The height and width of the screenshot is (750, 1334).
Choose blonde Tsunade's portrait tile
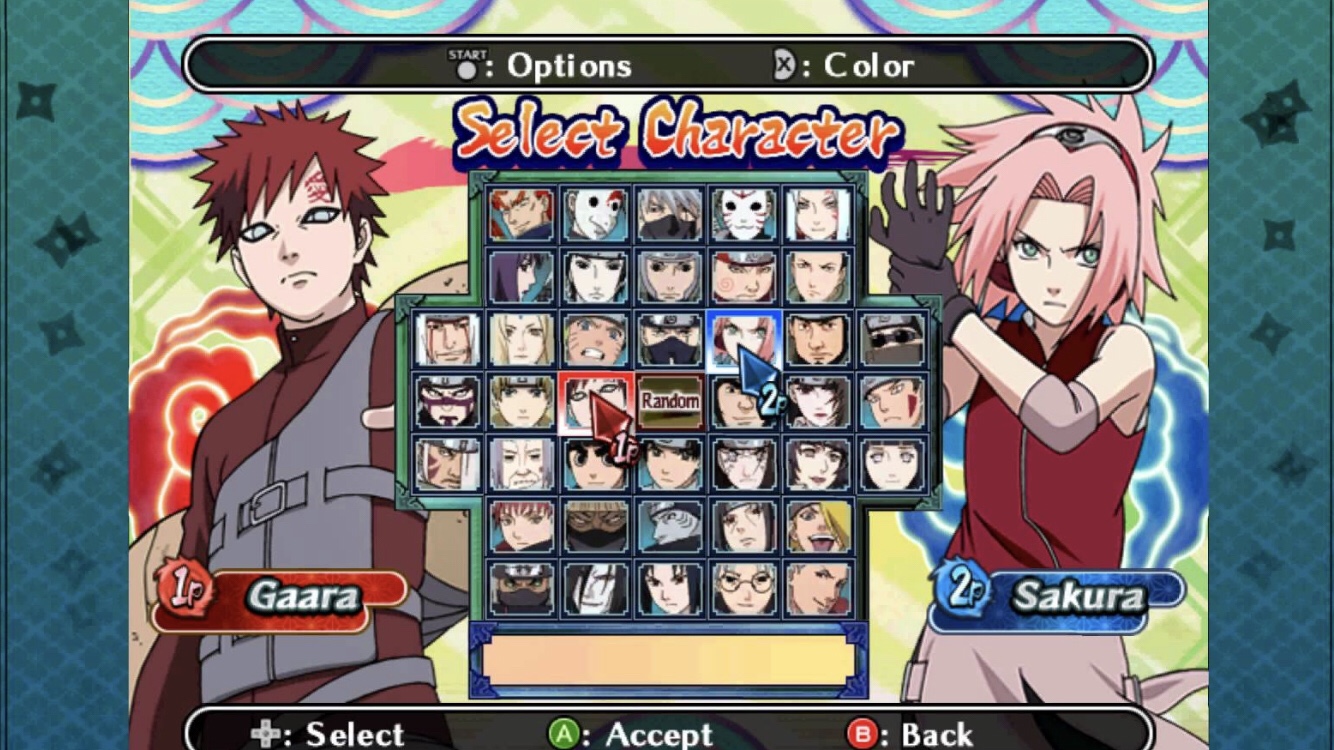coord(521,340)
